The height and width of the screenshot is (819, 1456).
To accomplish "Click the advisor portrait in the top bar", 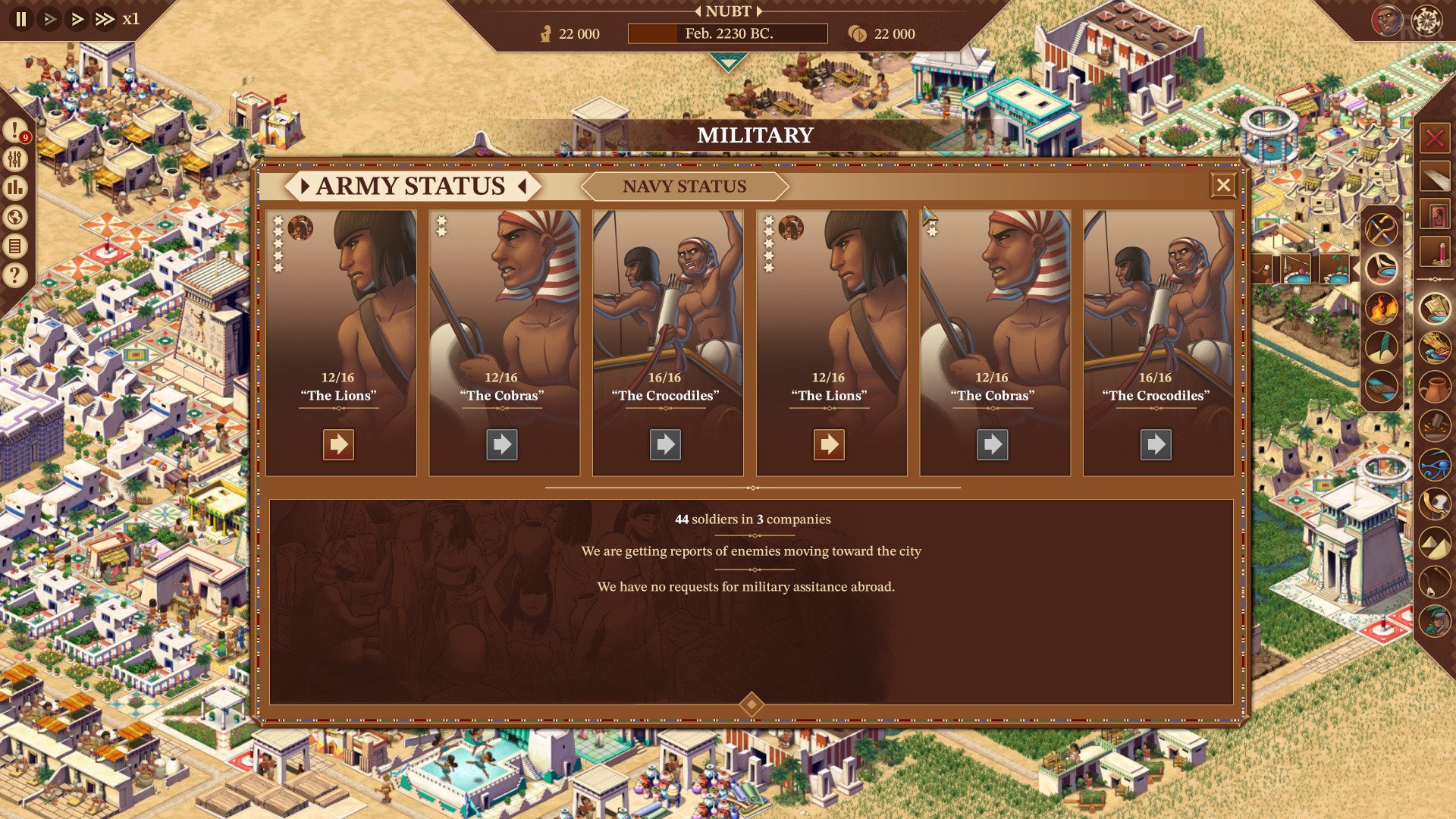I will click(x=1387, y=20).
